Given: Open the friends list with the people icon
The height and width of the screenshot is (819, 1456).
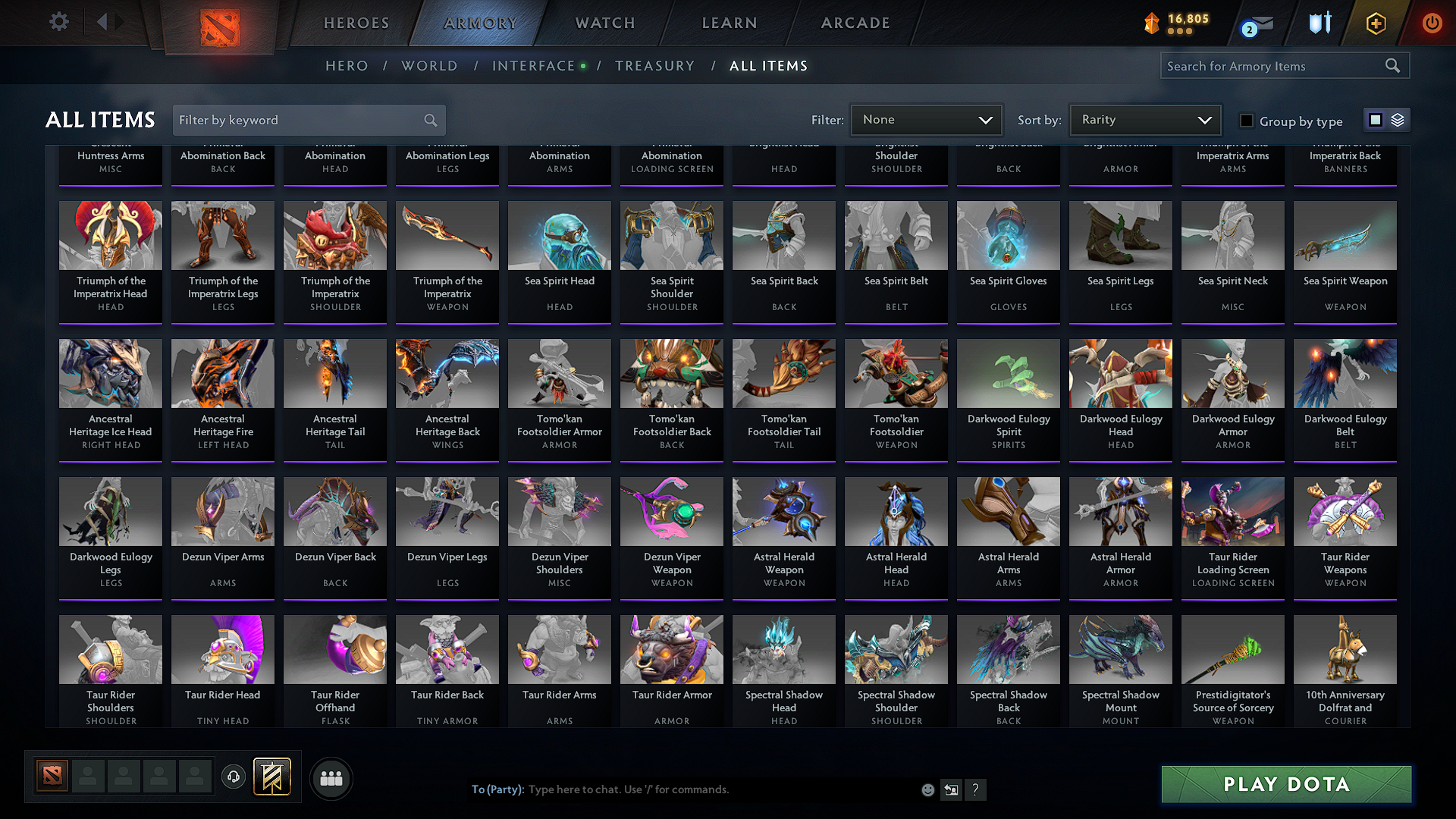Looking at the screenshot, I should [331, 778].
